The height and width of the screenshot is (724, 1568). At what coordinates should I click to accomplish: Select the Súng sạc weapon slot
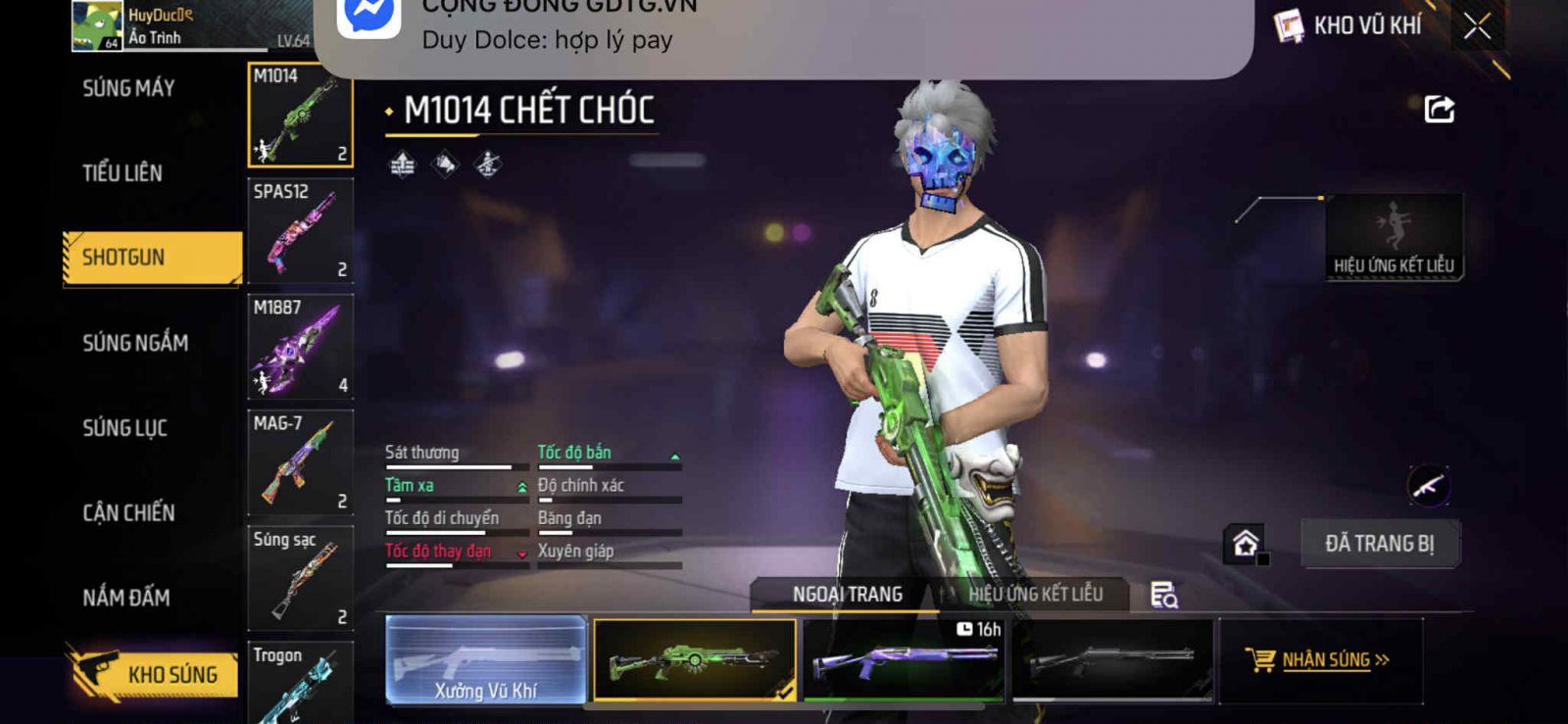pyautogui.click(x=300, y=578)
